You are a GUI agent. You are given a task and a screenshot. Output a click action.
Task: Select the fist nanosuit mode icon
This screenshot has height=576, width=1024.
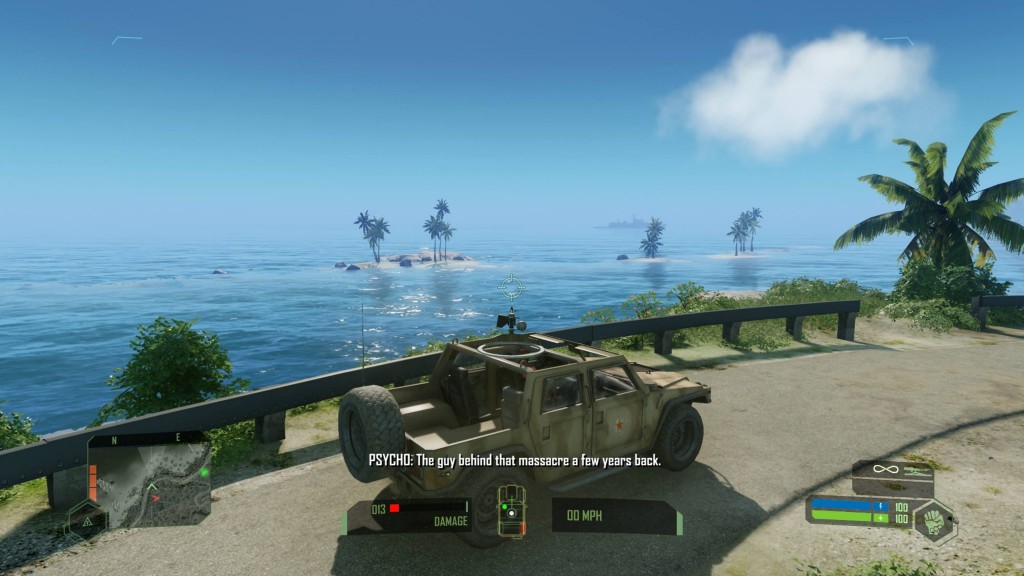pos(934,520)
